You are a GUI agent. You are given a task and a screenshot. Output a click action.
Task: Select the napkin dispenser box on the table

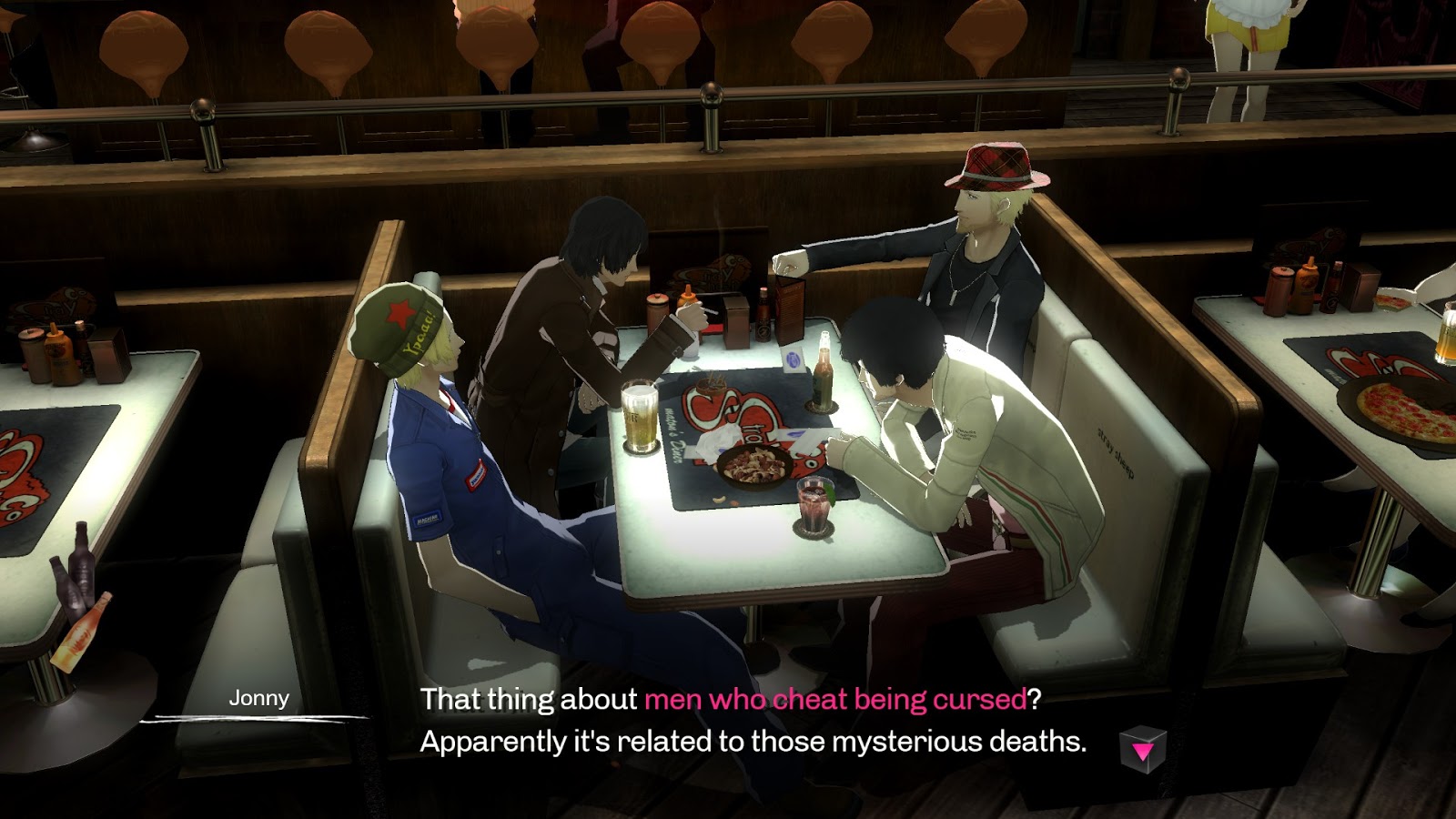coord(735,318)
